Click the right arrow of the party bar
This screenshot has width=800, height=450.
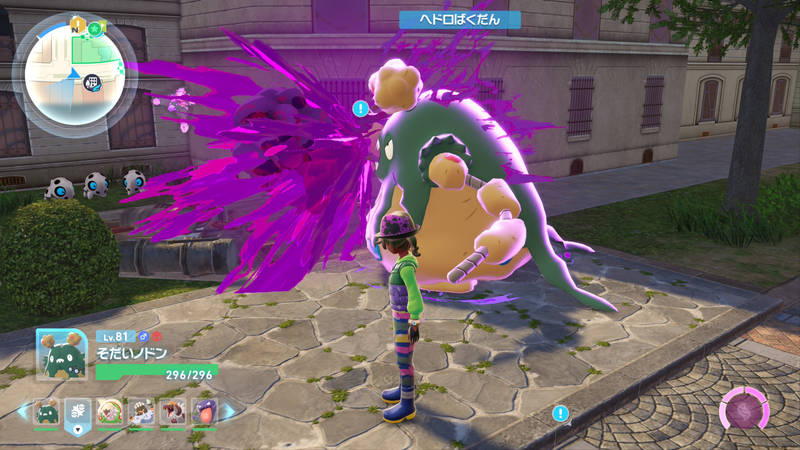click(x=229, y=411)
